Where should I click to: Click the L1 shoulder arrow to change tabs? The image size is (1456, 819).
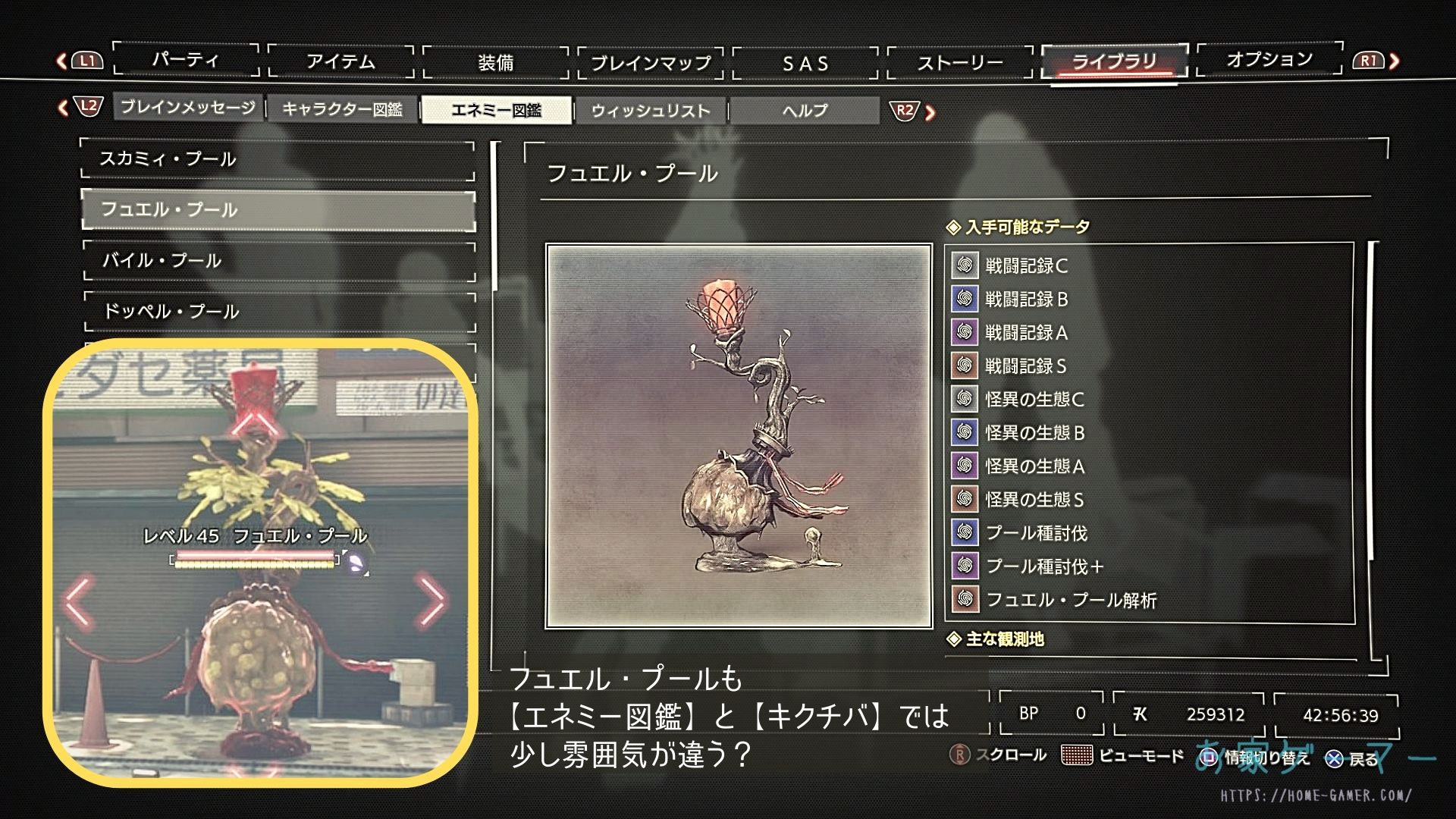point(86,60)
